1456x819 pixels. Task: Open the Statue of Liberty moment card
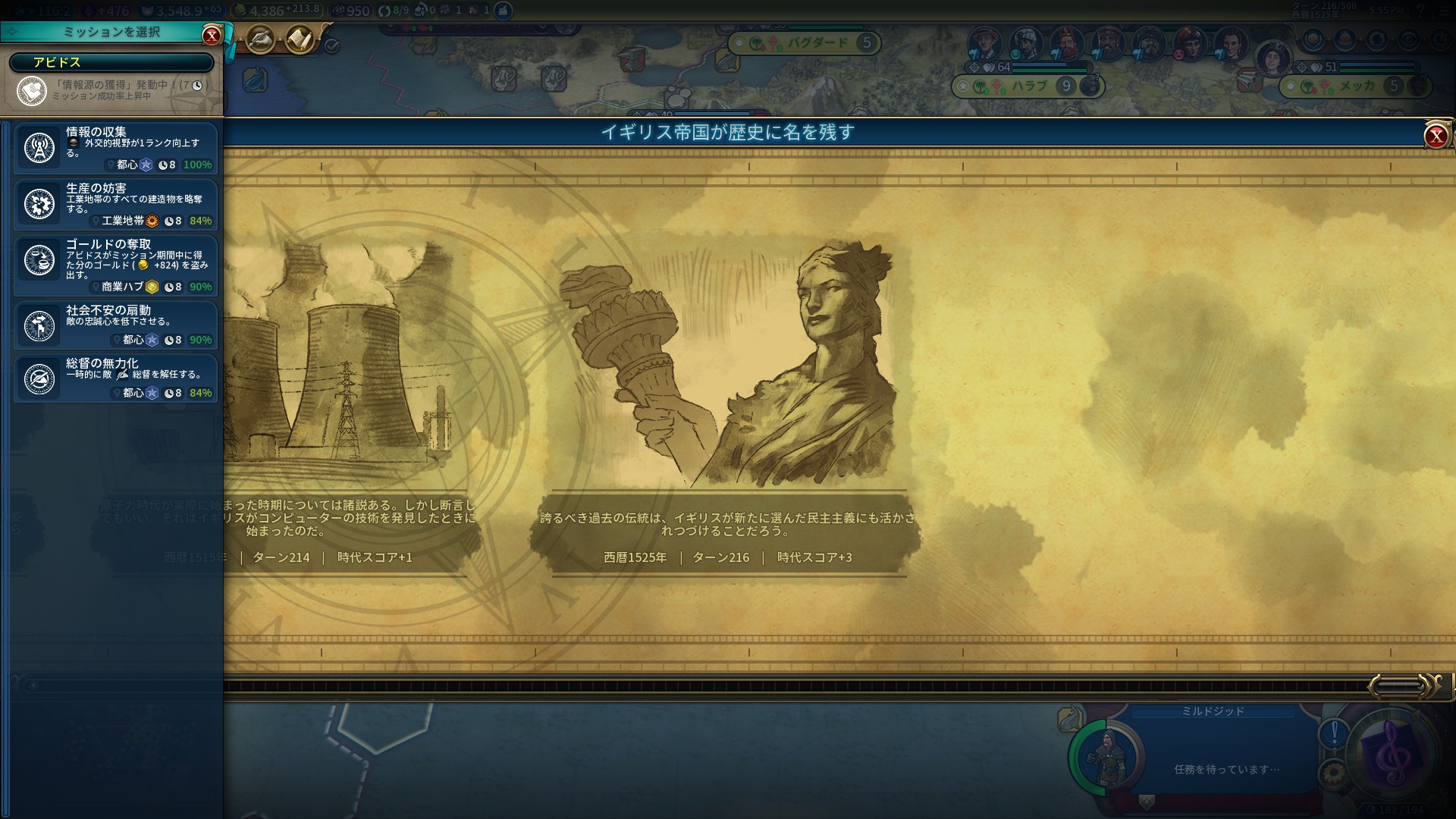728,364
